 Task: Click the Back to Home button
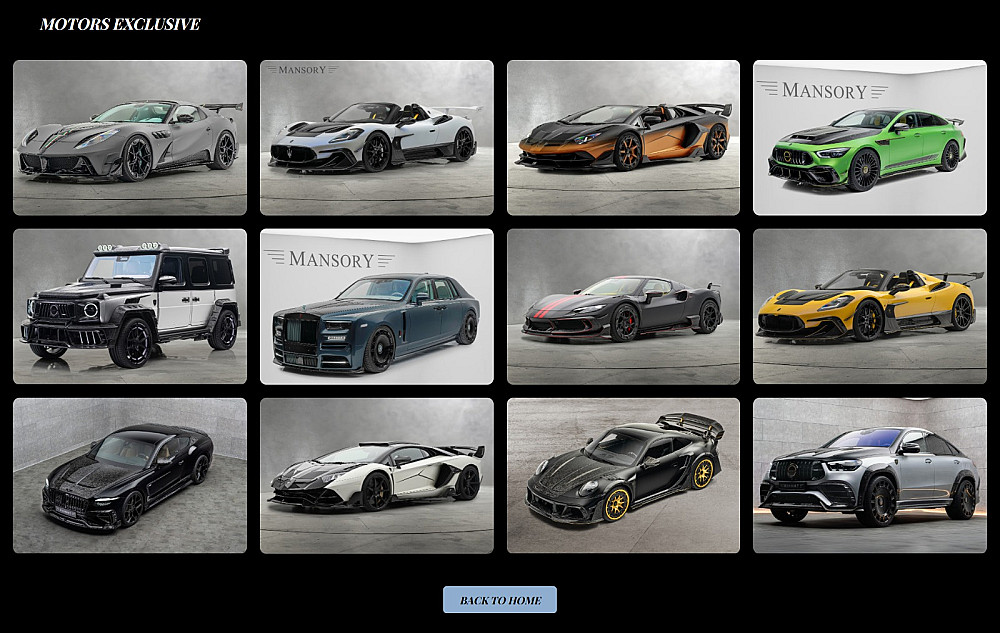pos(499,600)
